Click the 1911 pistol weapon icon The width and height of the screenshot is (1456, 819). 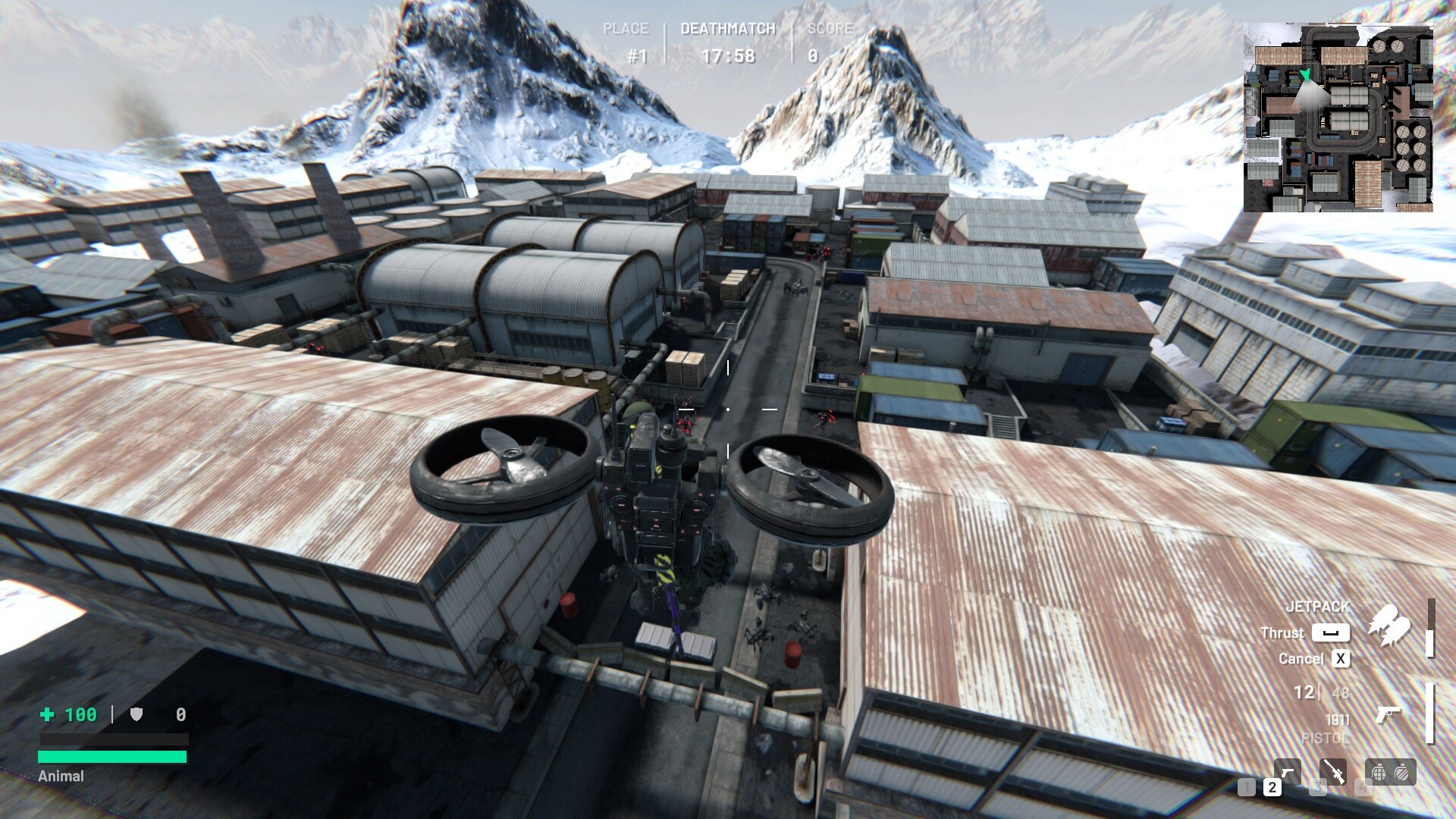click(1389, 714)
